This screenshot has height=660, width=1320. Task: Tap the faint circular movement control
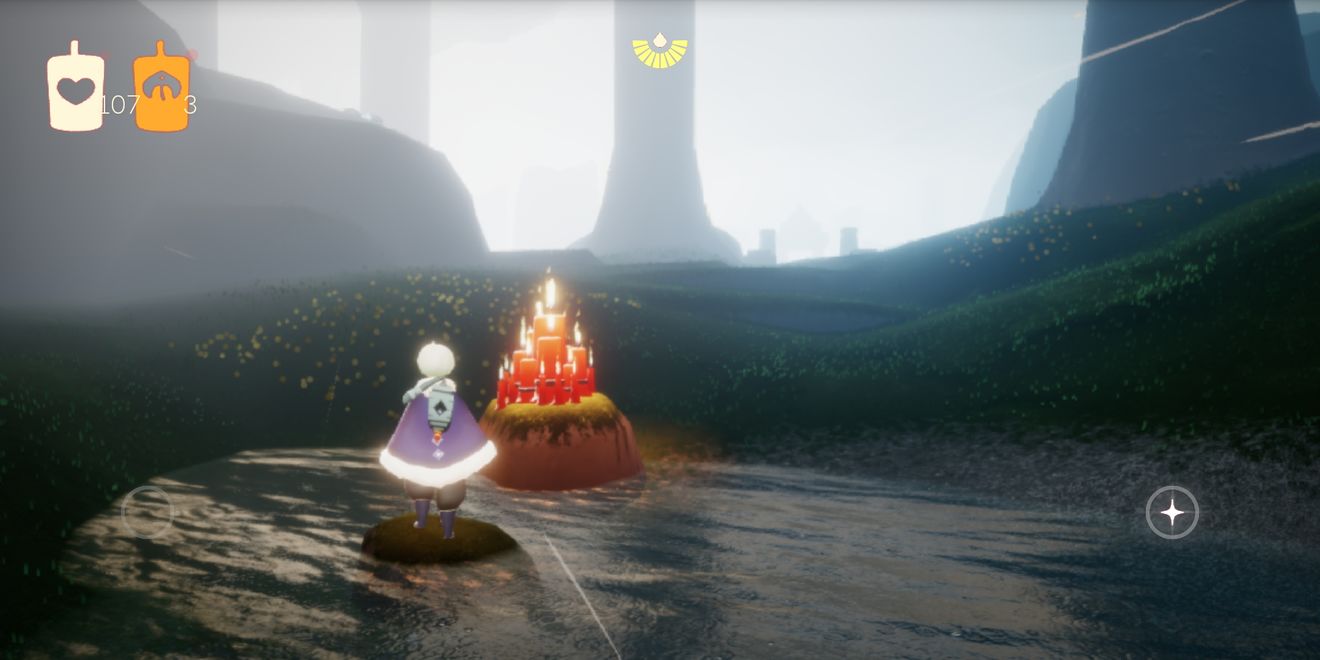click(147, 512)
